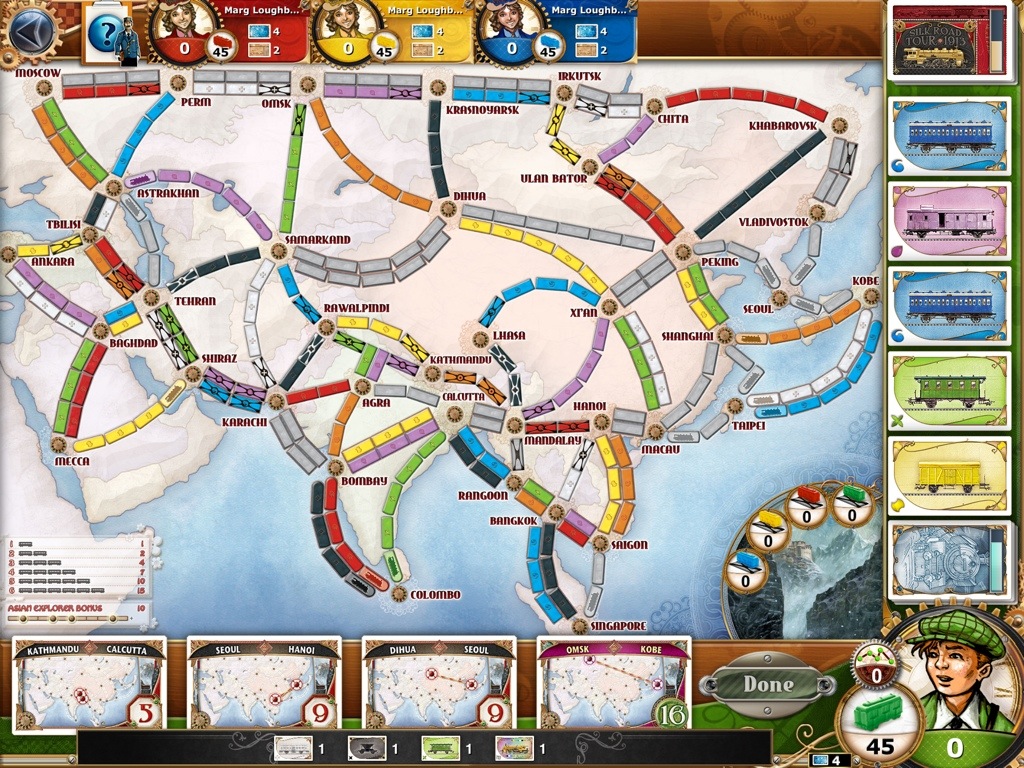Open the blue player's panel
The image size is (1024, 768).
tap(557, 32)
